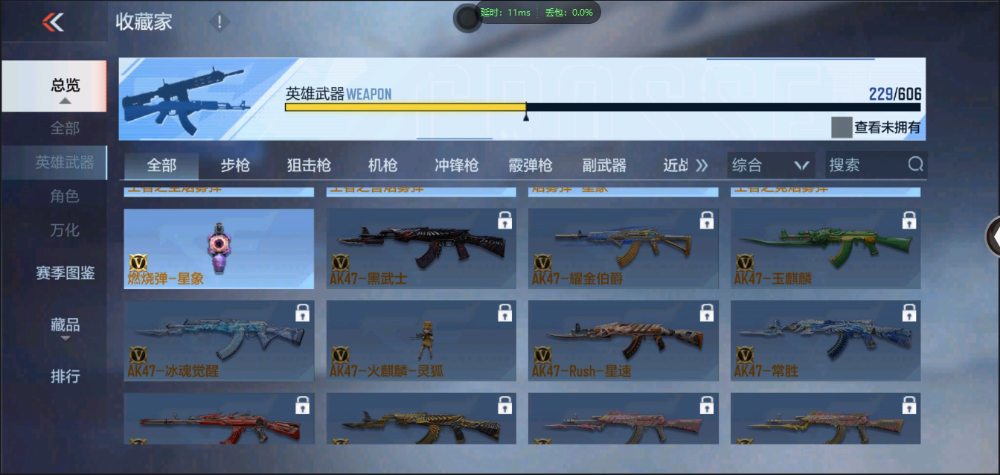1000x475 pixels.
Task: Open the 角色 character category
Action: pyautogui.click(x=65, y=196)
